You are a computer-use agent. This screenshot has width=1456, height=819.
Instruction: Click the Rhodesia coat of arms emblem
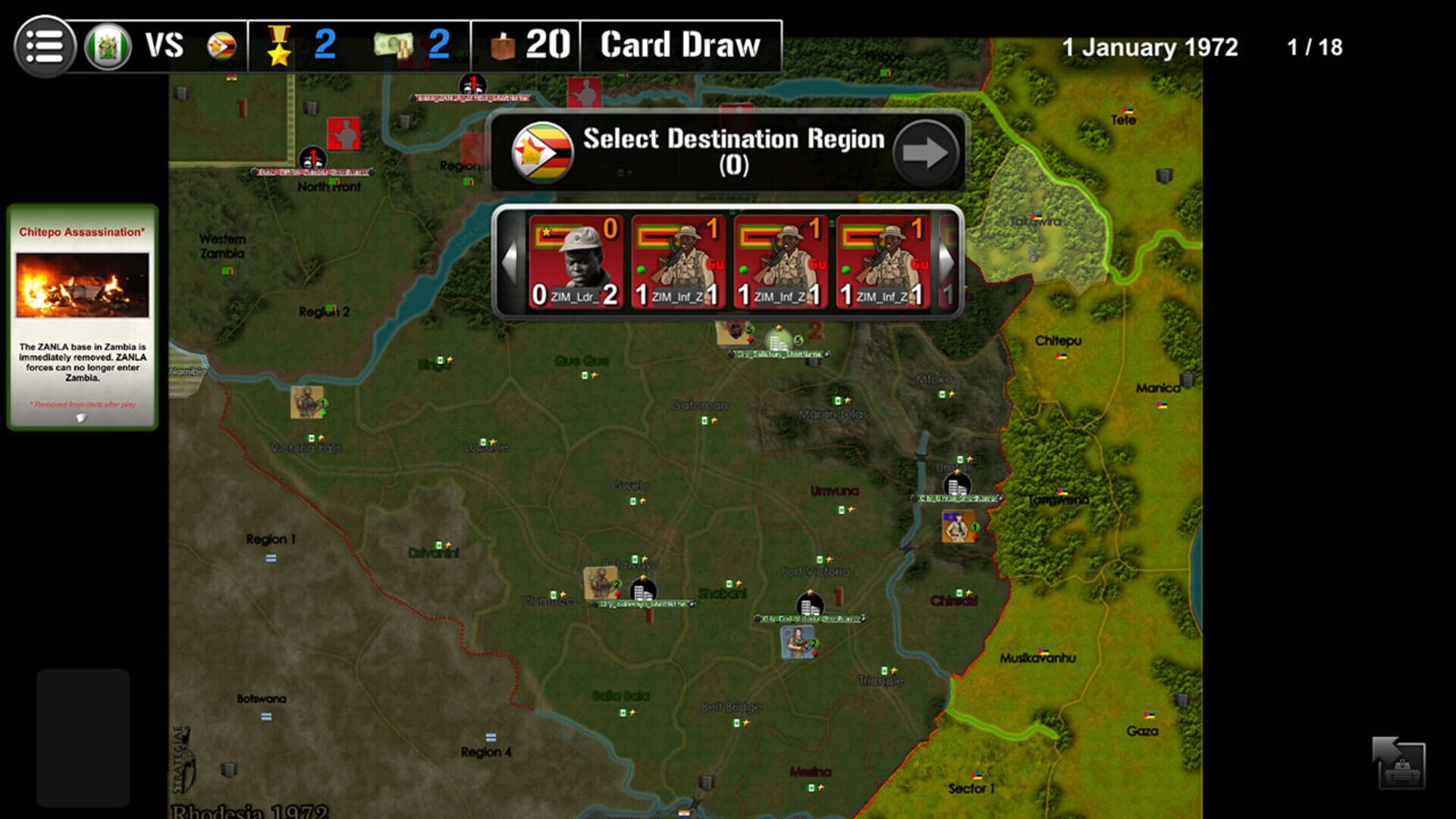108,45
